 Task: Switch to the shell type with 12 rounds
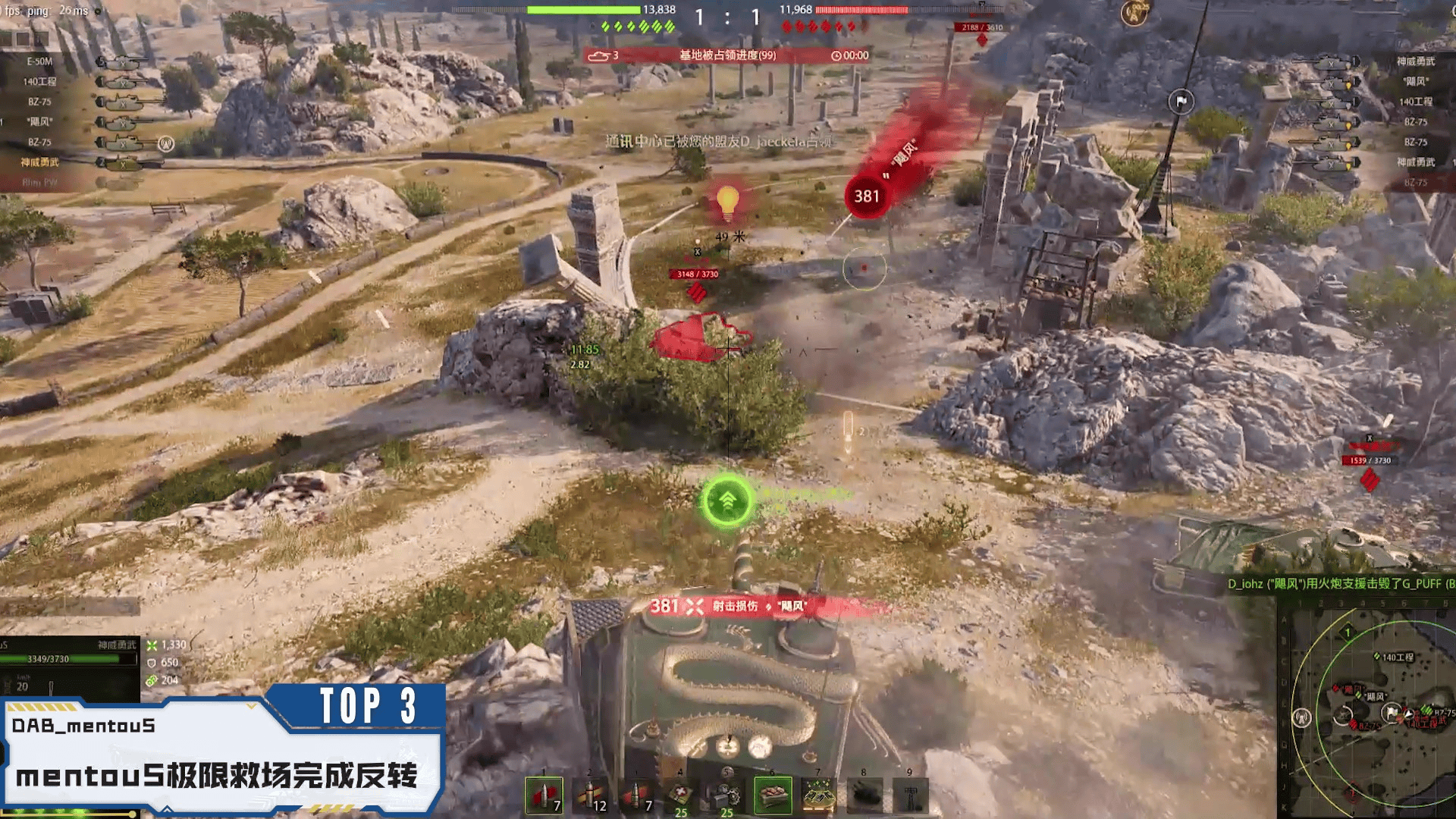(x=591, y=795)
